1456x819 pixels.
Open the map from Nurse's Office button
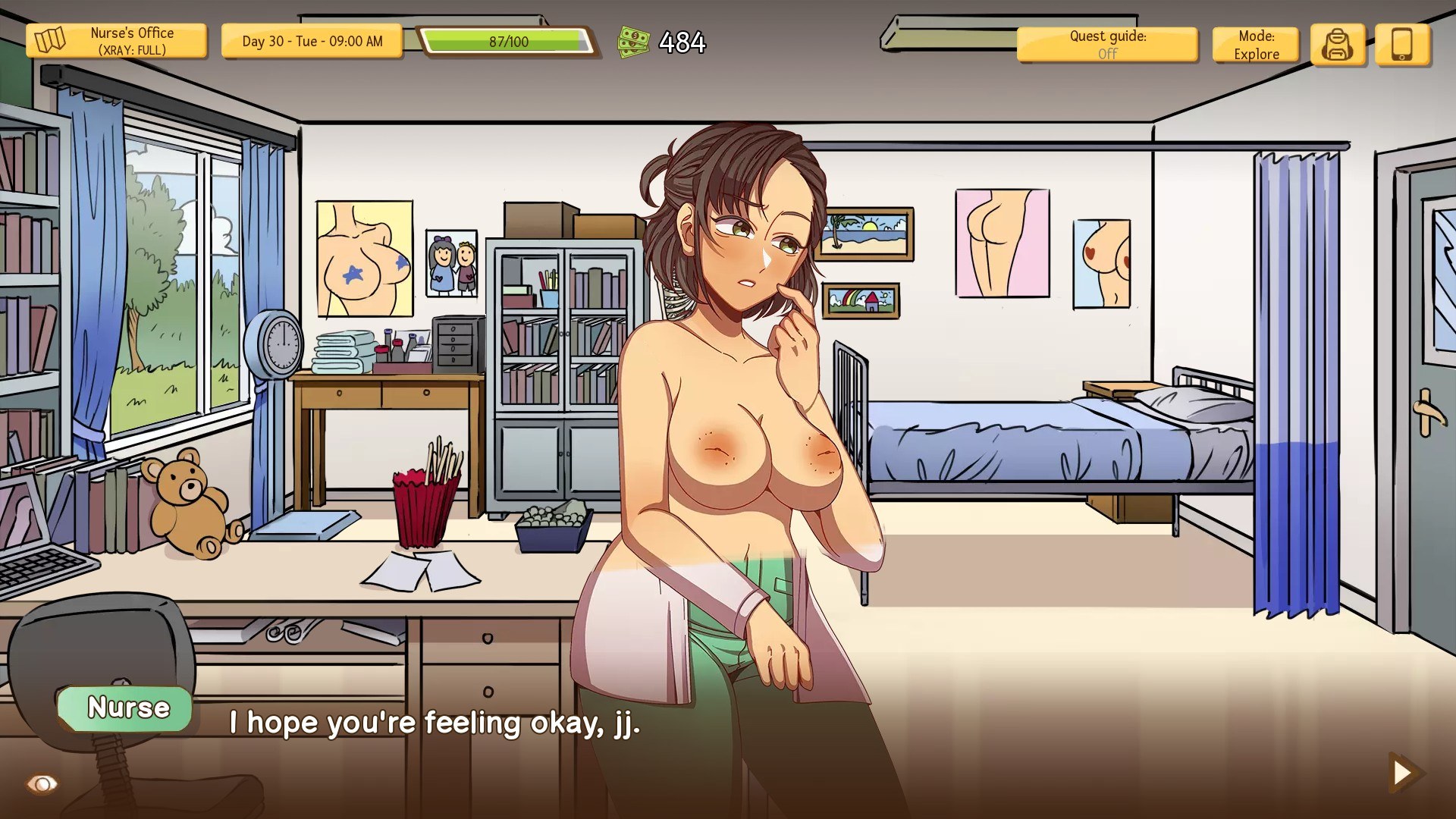(x=116, y=42)
